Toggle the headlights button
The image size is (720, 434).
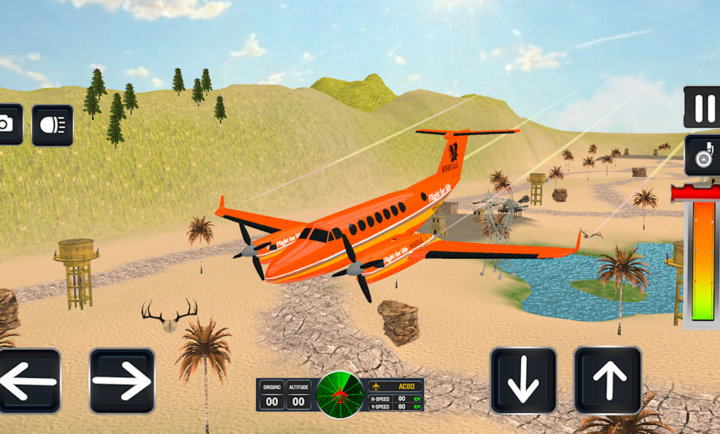point(52,125)
